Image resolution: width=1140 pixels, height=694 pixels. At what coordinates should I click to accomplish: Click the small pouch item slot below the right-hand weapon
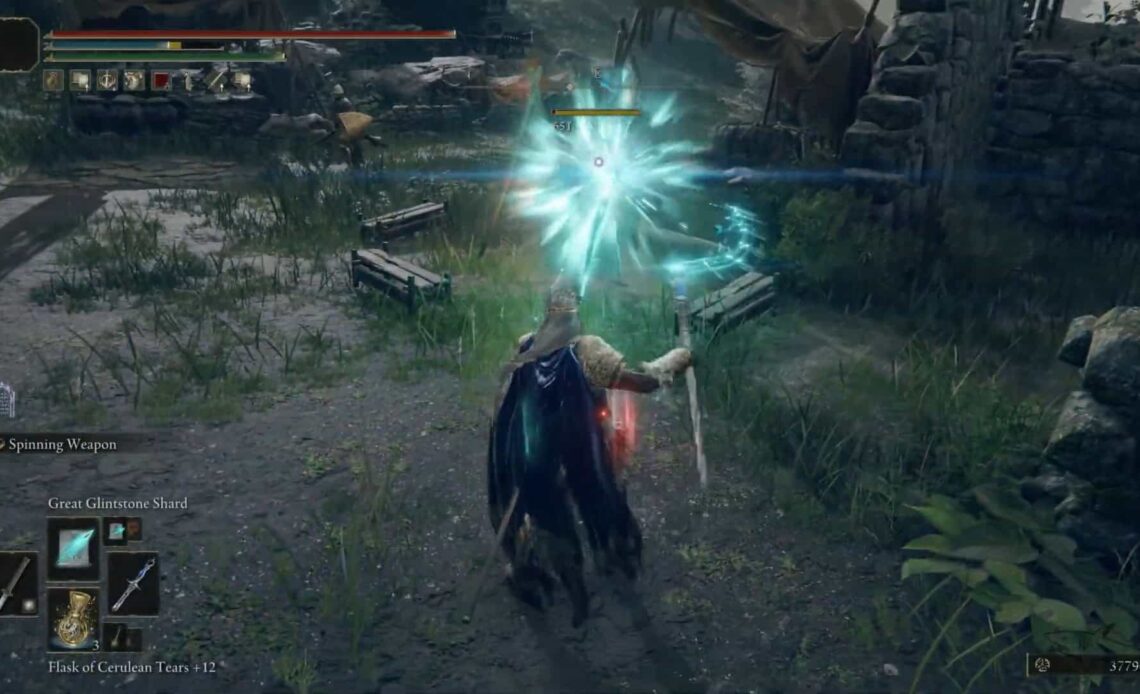(x=117, y=638)
